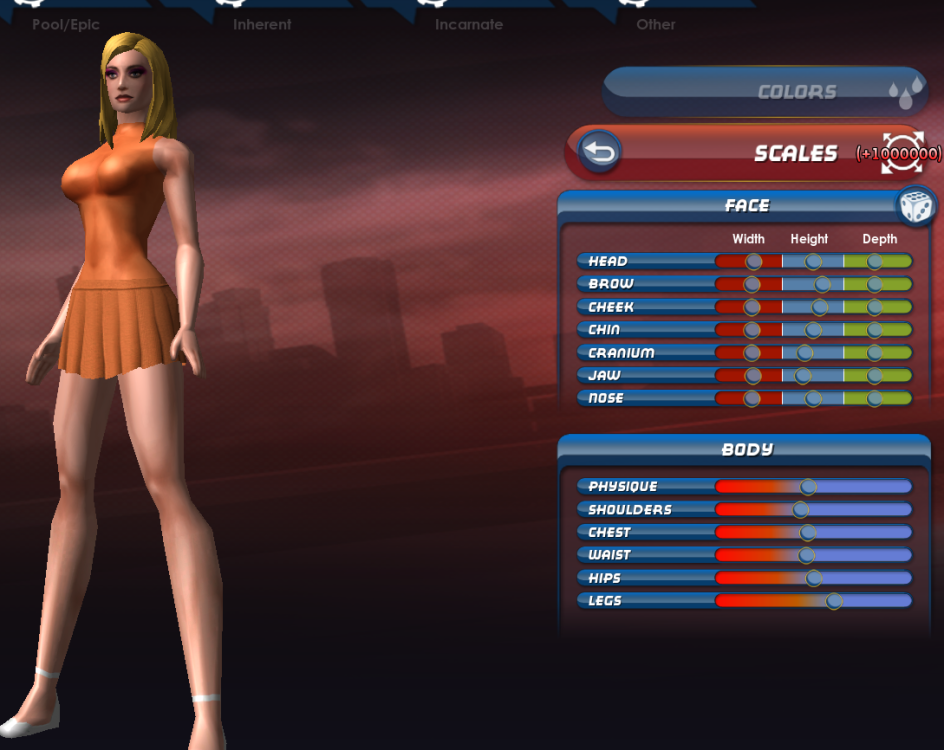The height and width of the screenshot is (750, 944).
Task: Switch to the Inherent tab
Action: (x=263, y=23)
